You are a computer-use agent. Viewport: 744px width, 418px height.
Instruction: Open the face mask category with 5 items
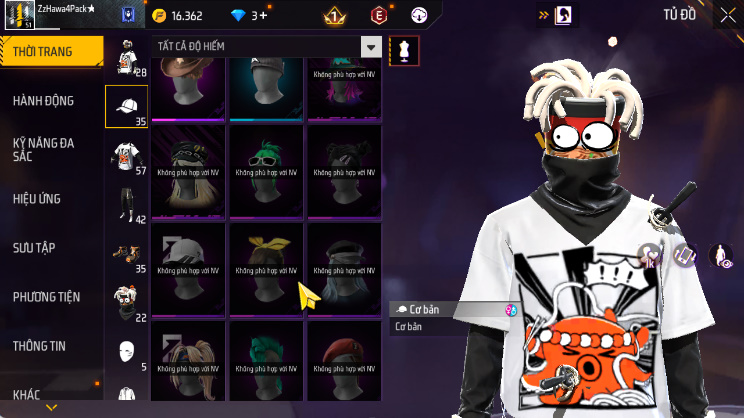[x=126, y=351]
